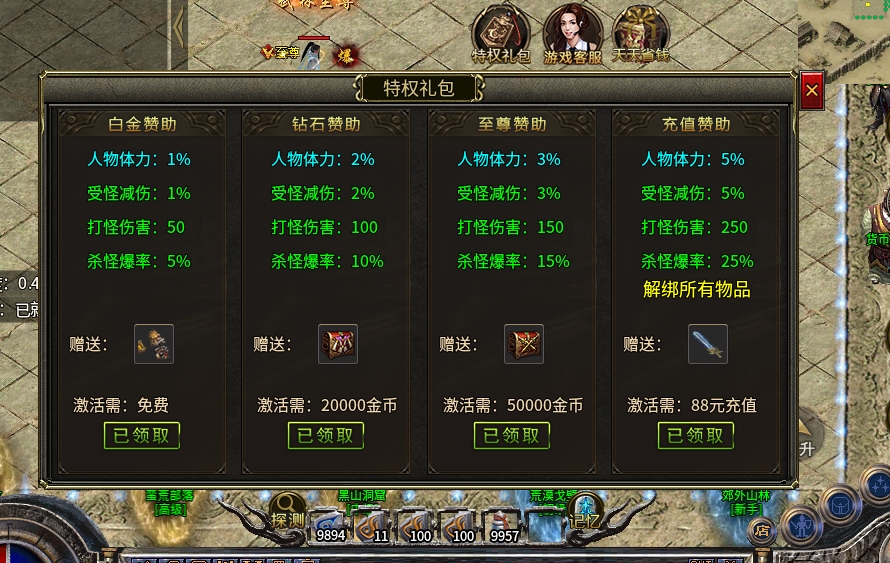The width and height of the screenshot is (890, 563).
Task: Open the 店 shop button
Action: [762, 531]
